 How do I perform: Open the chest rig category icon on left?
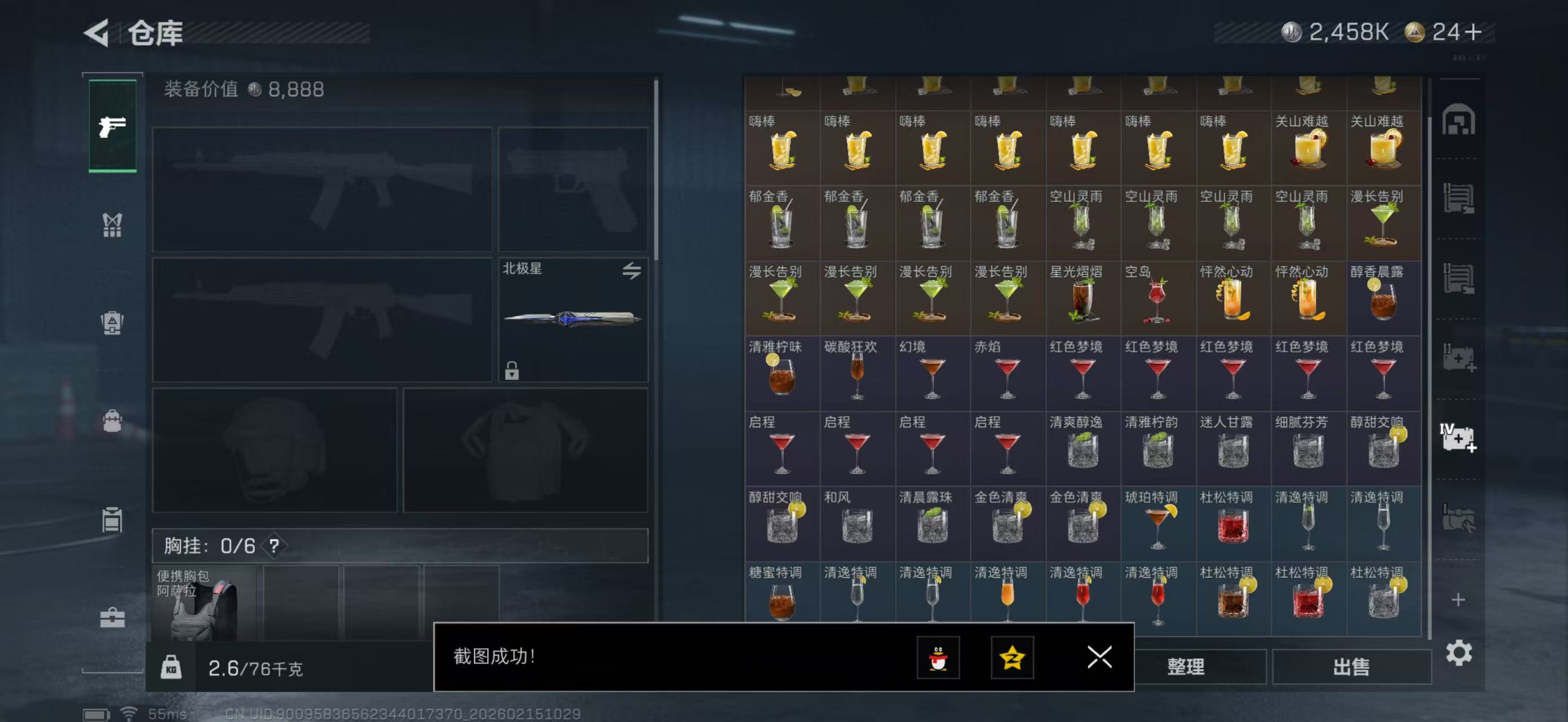pos(113,224)
